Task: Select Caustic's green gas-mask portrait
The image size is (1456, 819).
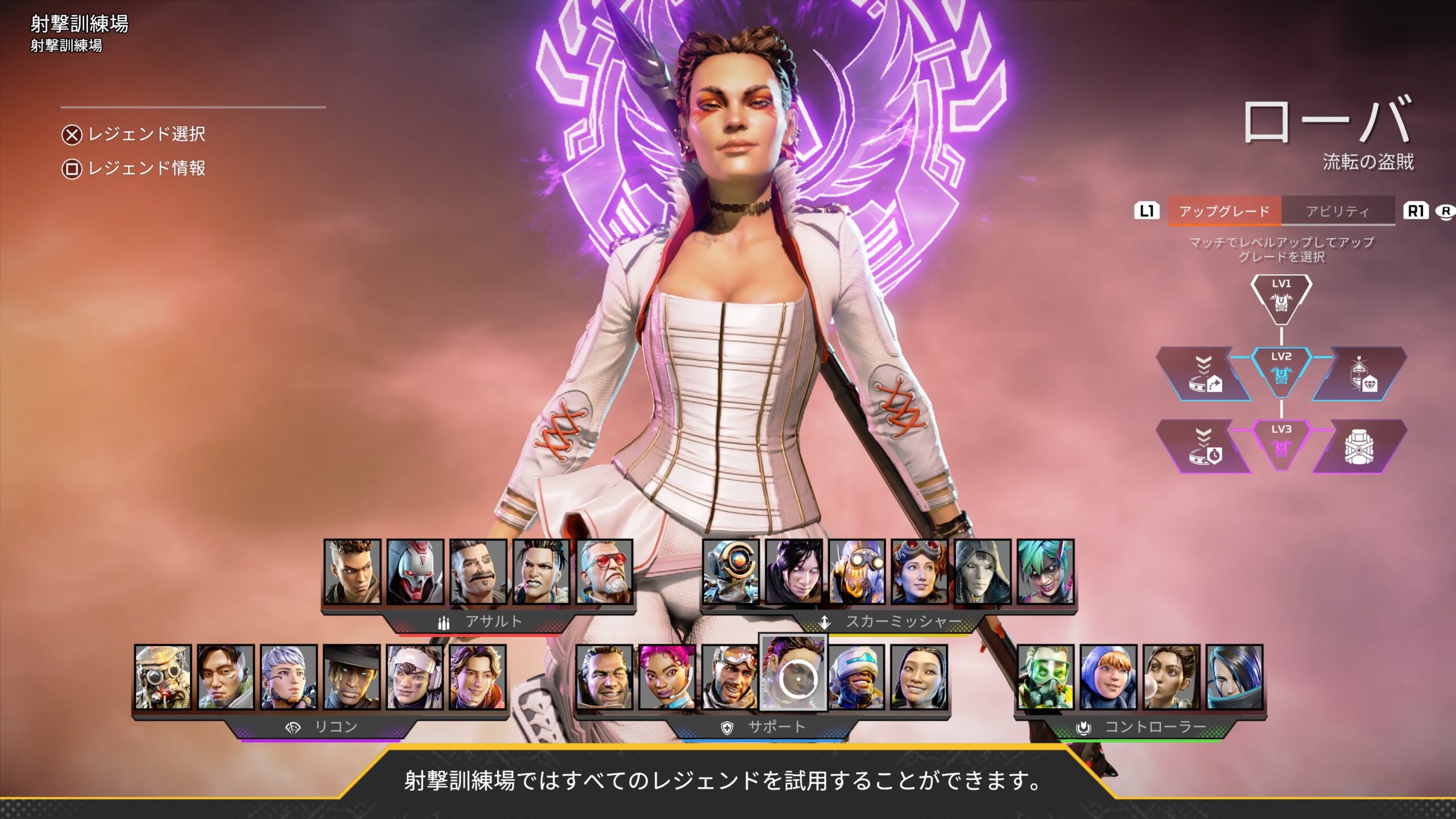Action: click(1045, 677)
